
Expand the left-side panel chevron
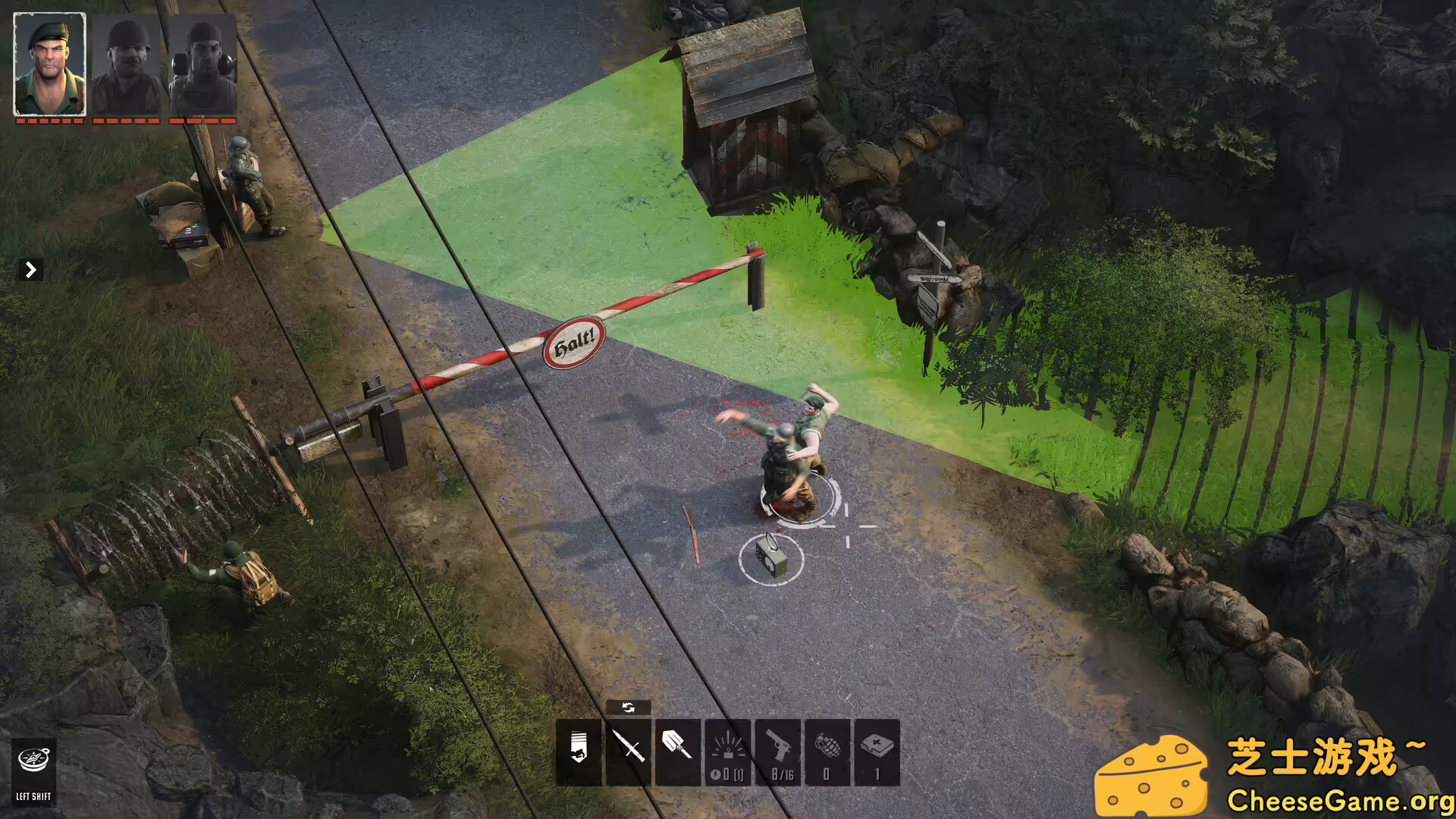(x=30, y=269)
